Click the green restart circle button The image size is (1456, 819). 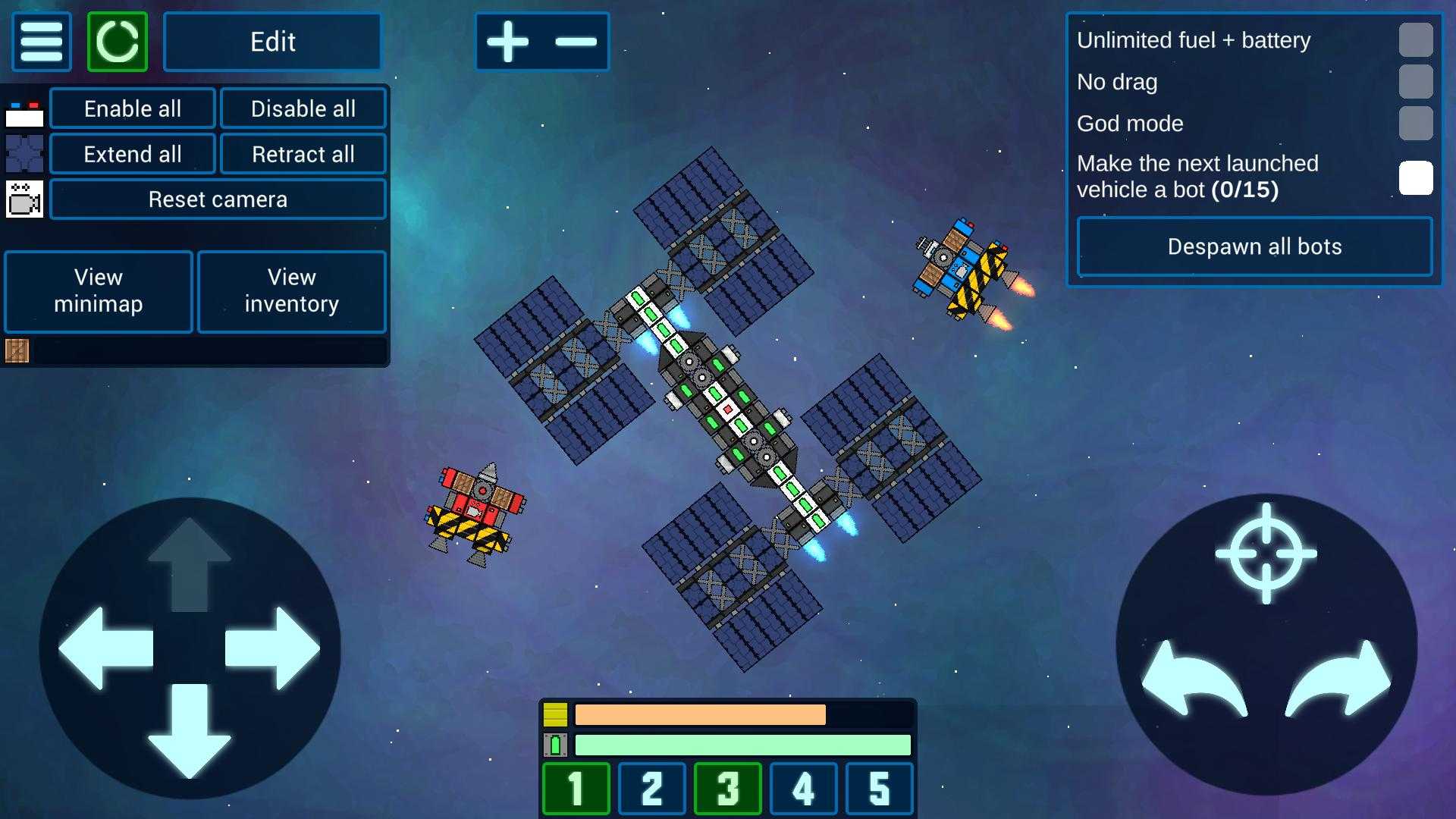(x=118, y=42)
